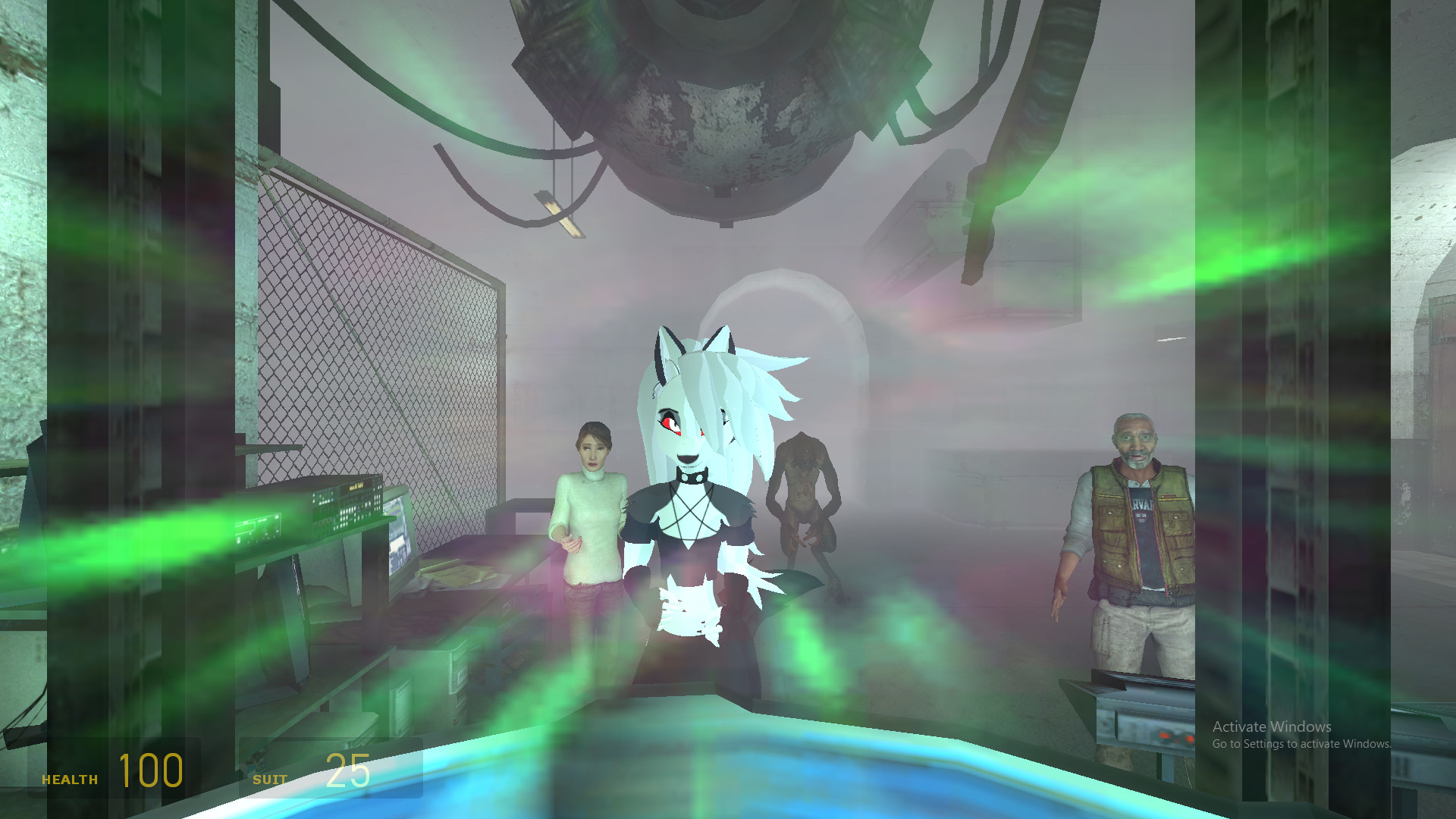Select the wall camera fixture on the right
Screen dimensions: 1456x819
[x=950, y=187]
